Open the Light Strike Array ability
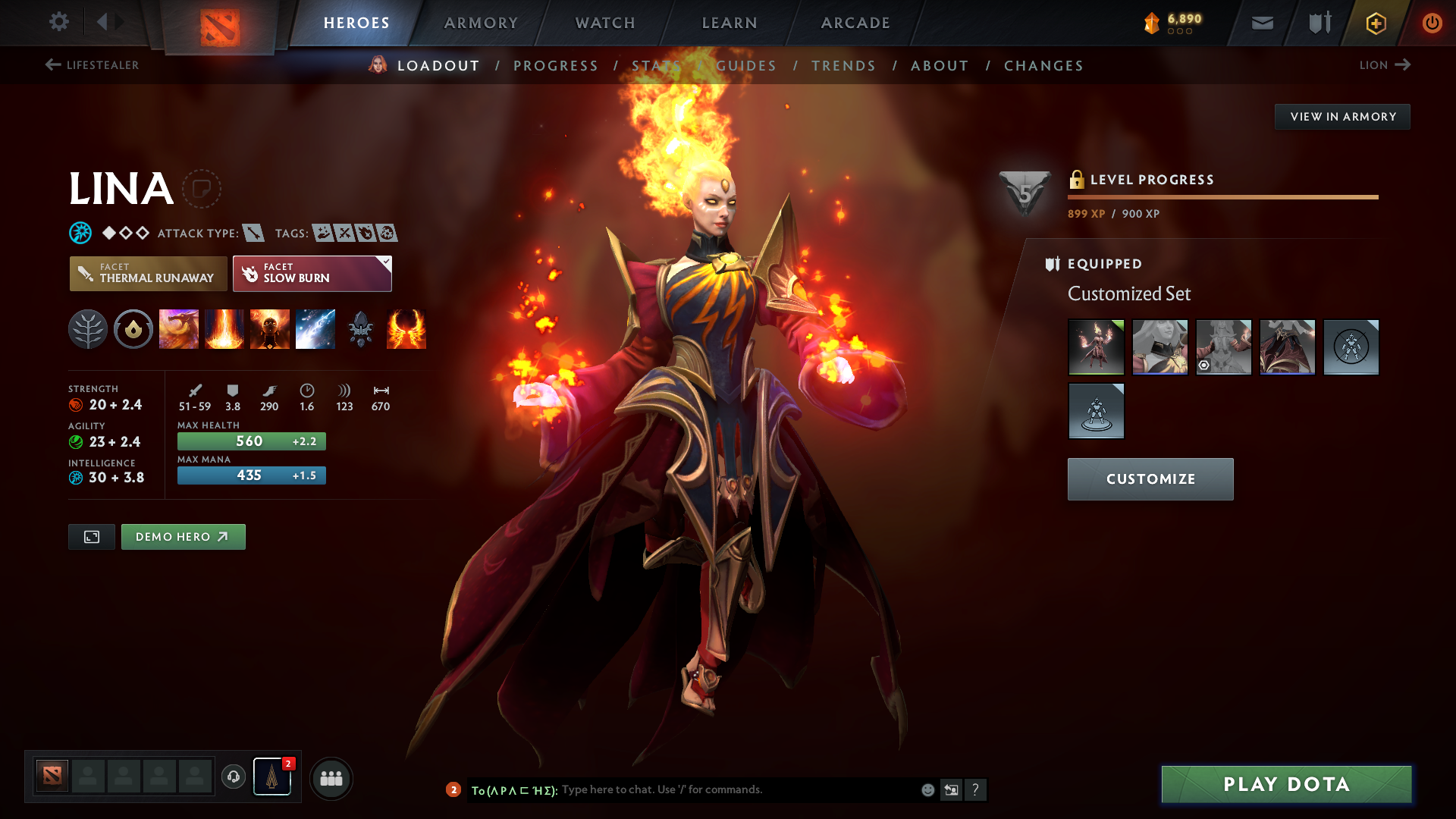1456x819 pixels. point(224,329)
